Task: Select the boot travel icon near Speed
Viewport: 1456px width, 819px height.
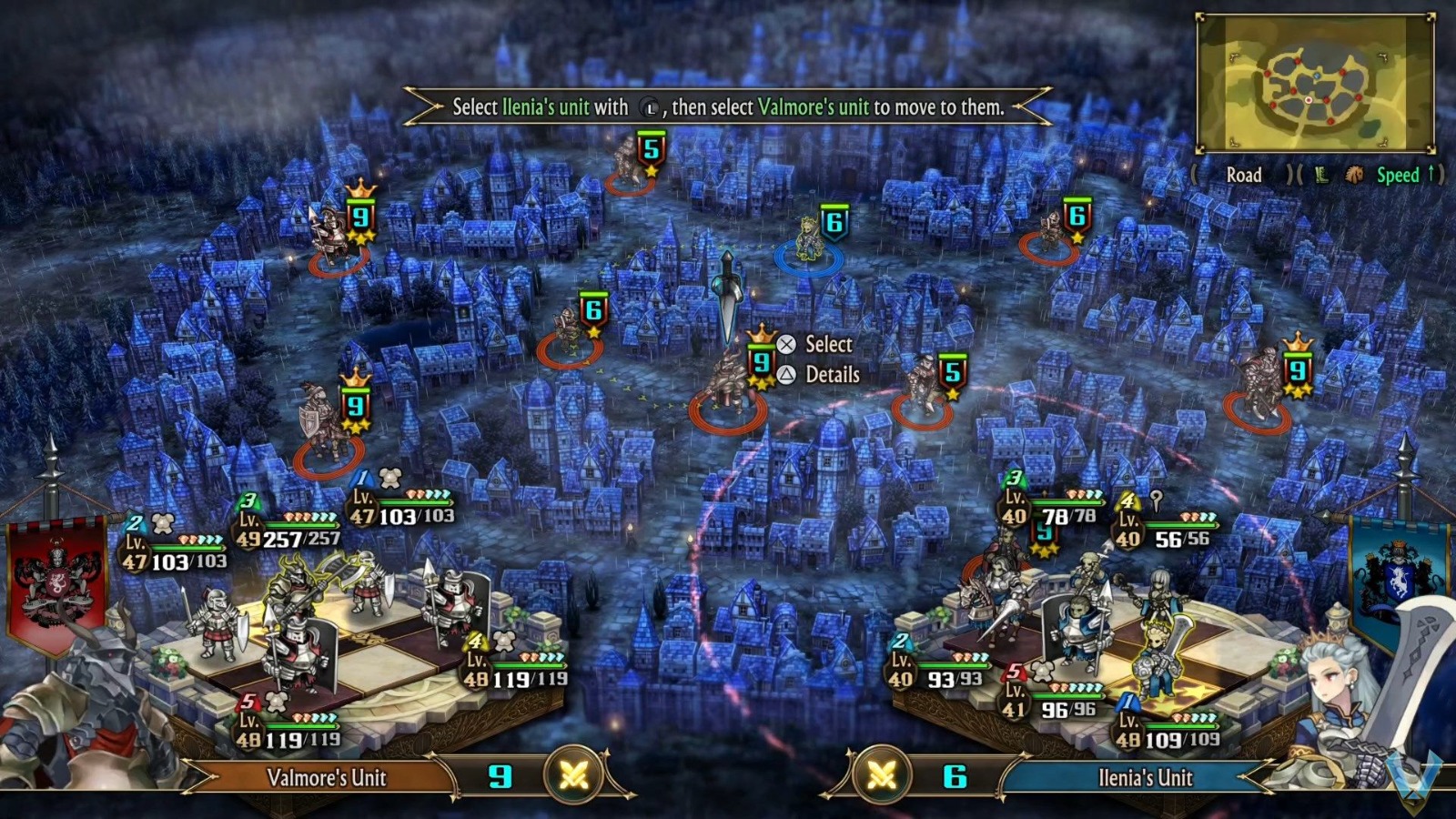Action: pyautogui.click(x=1321, y=176)
